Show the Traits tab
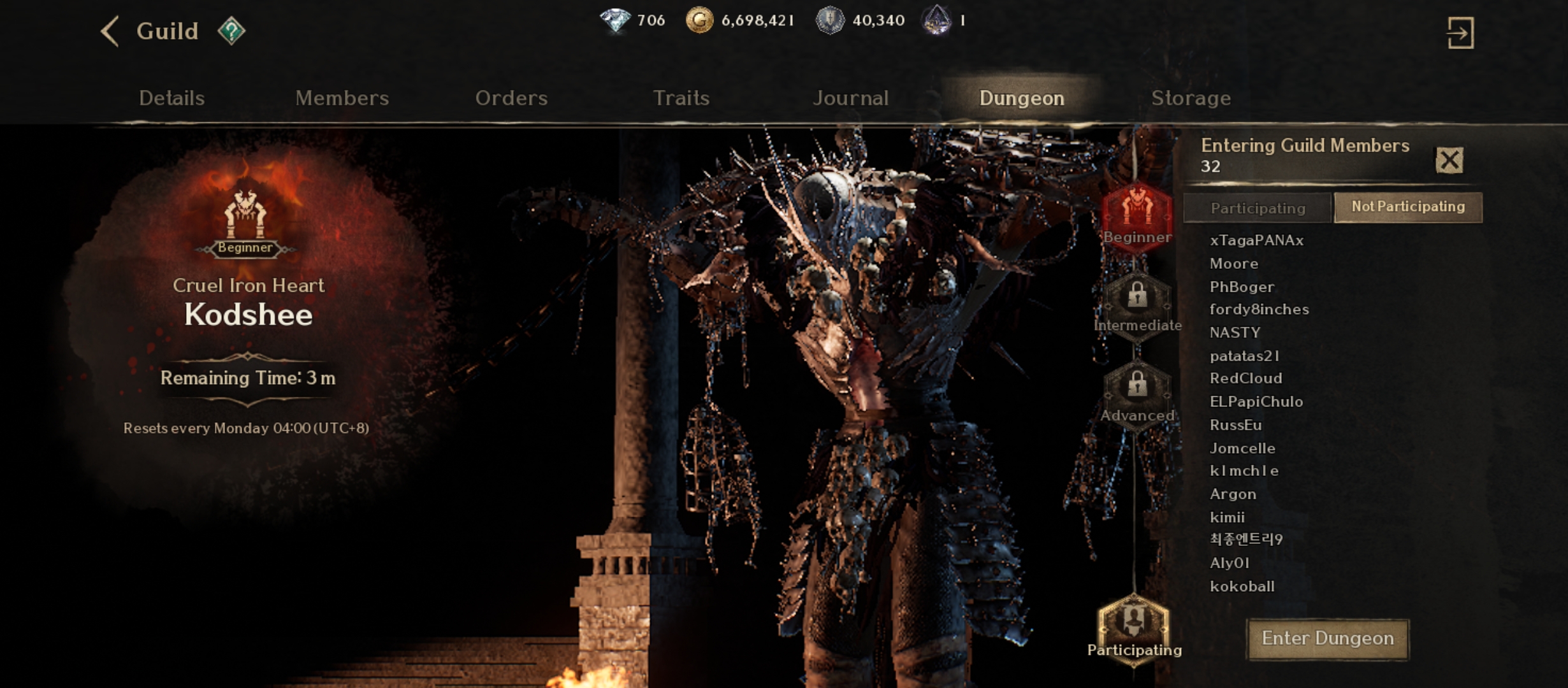 point(681,98)
